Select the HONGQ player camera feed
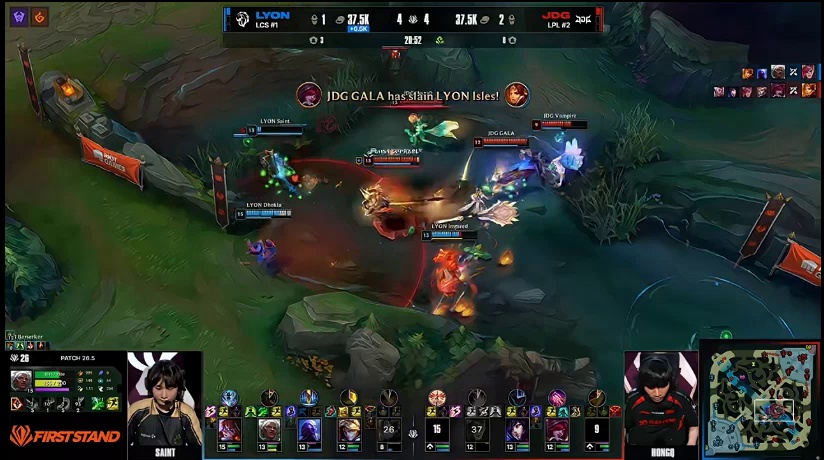This screenshot has width=824, height=460. coord(661,398)
